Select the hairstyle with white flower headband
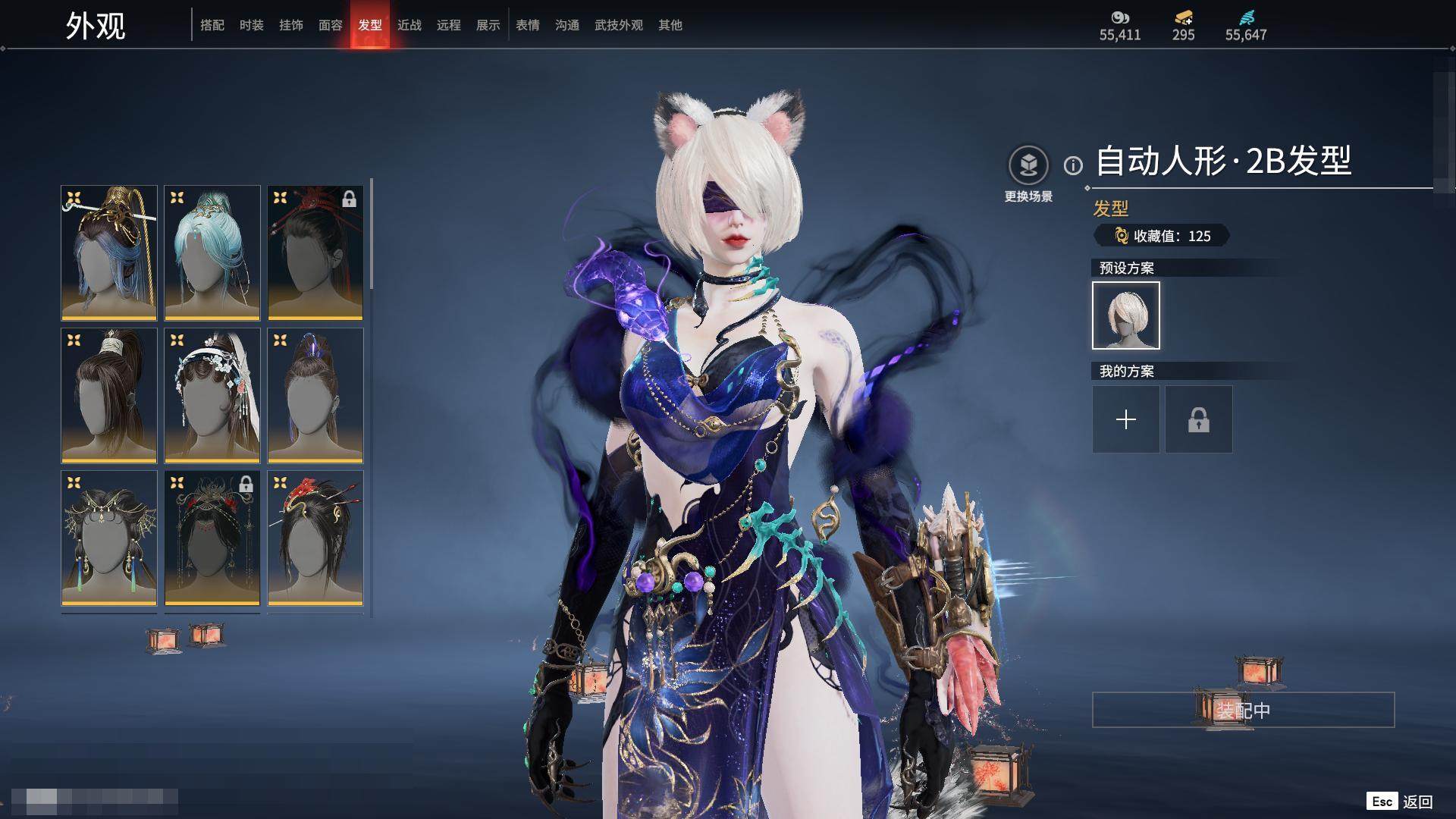 click(212, 395)
